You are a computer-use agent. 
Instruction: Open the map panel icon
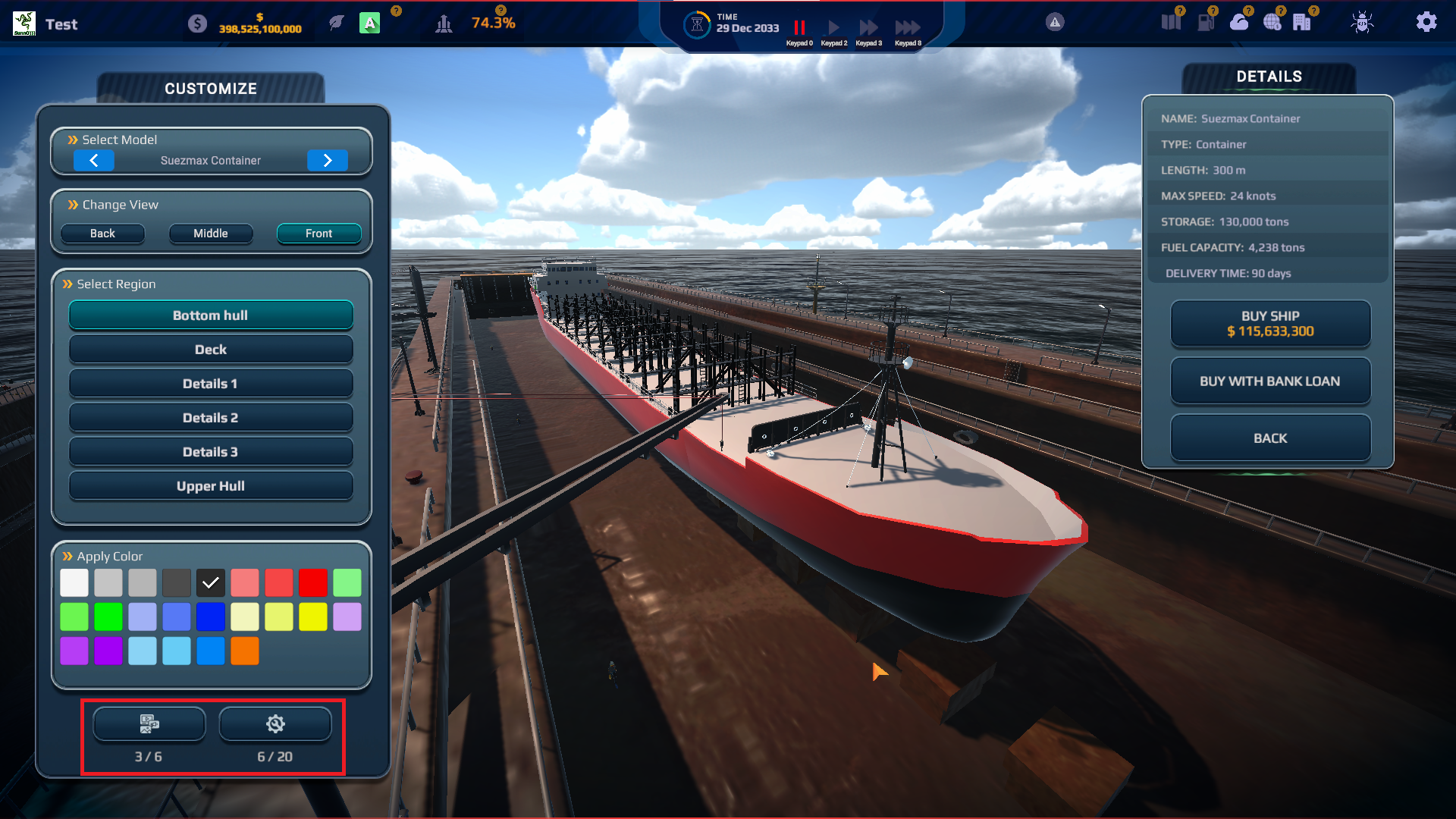[x=1172, y=21]
